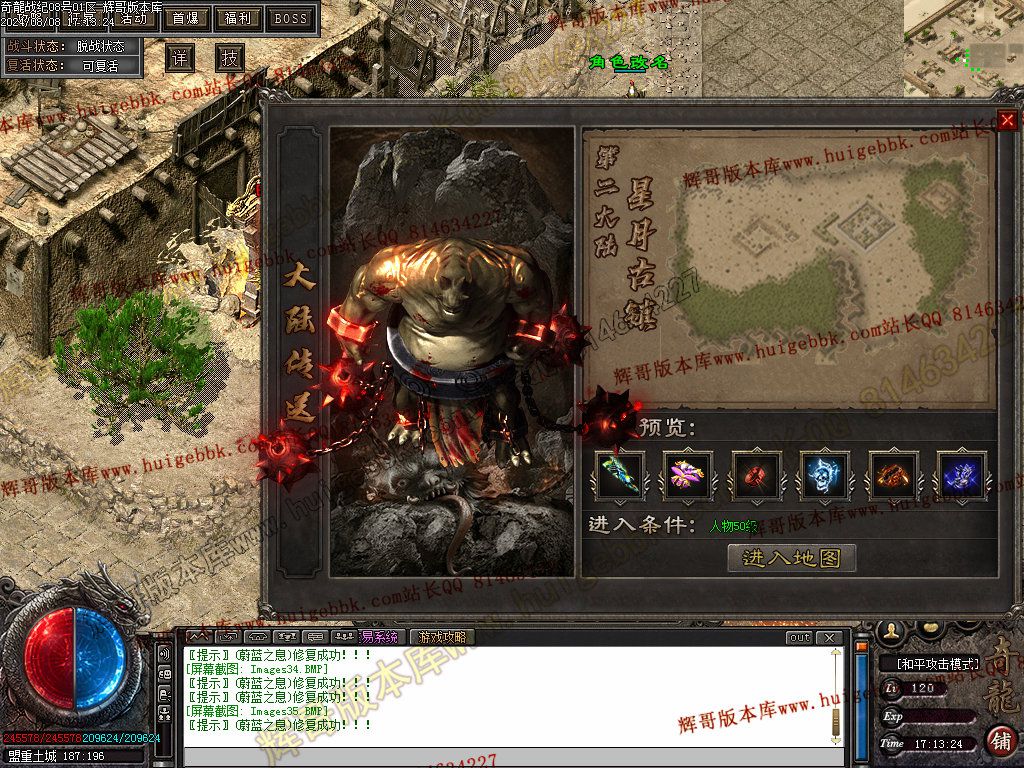Click the chat window's out button
Image resolution: width=1024 pixels, height=768 pixels.
coord(799,637)
